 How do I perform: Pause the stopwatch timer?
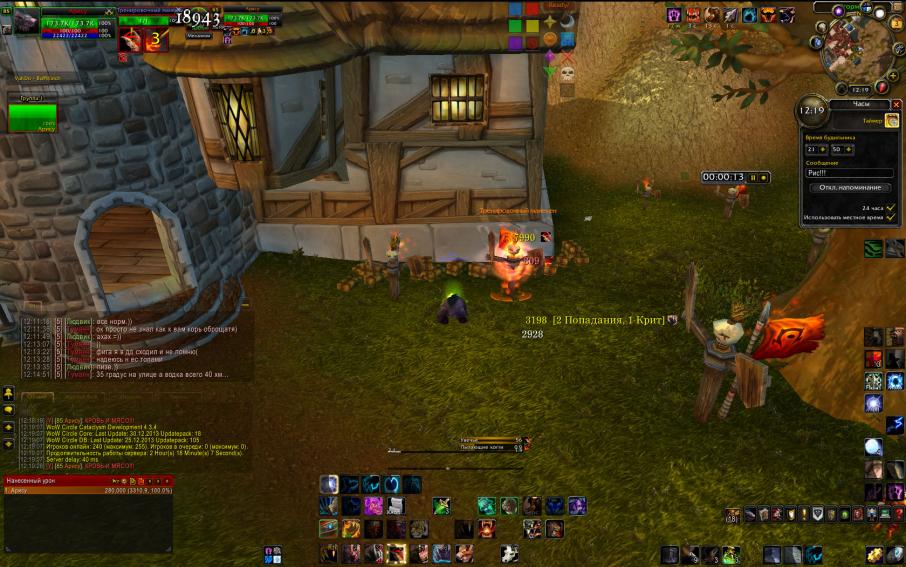753,177
